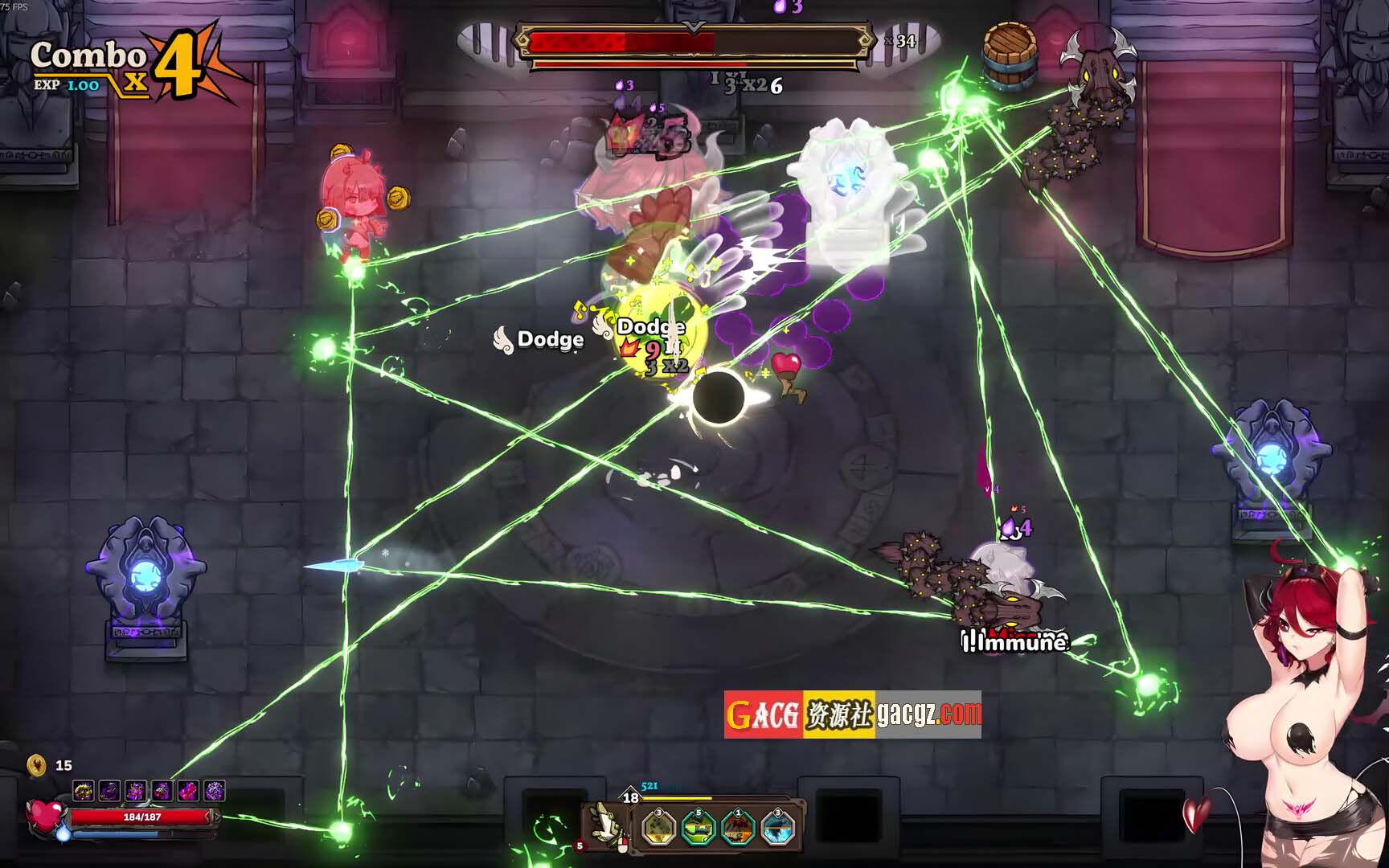The height and width of the screenshot is (868, 1389).
Task: View the pale purple cluster buff icon
Action: point(215,792)
